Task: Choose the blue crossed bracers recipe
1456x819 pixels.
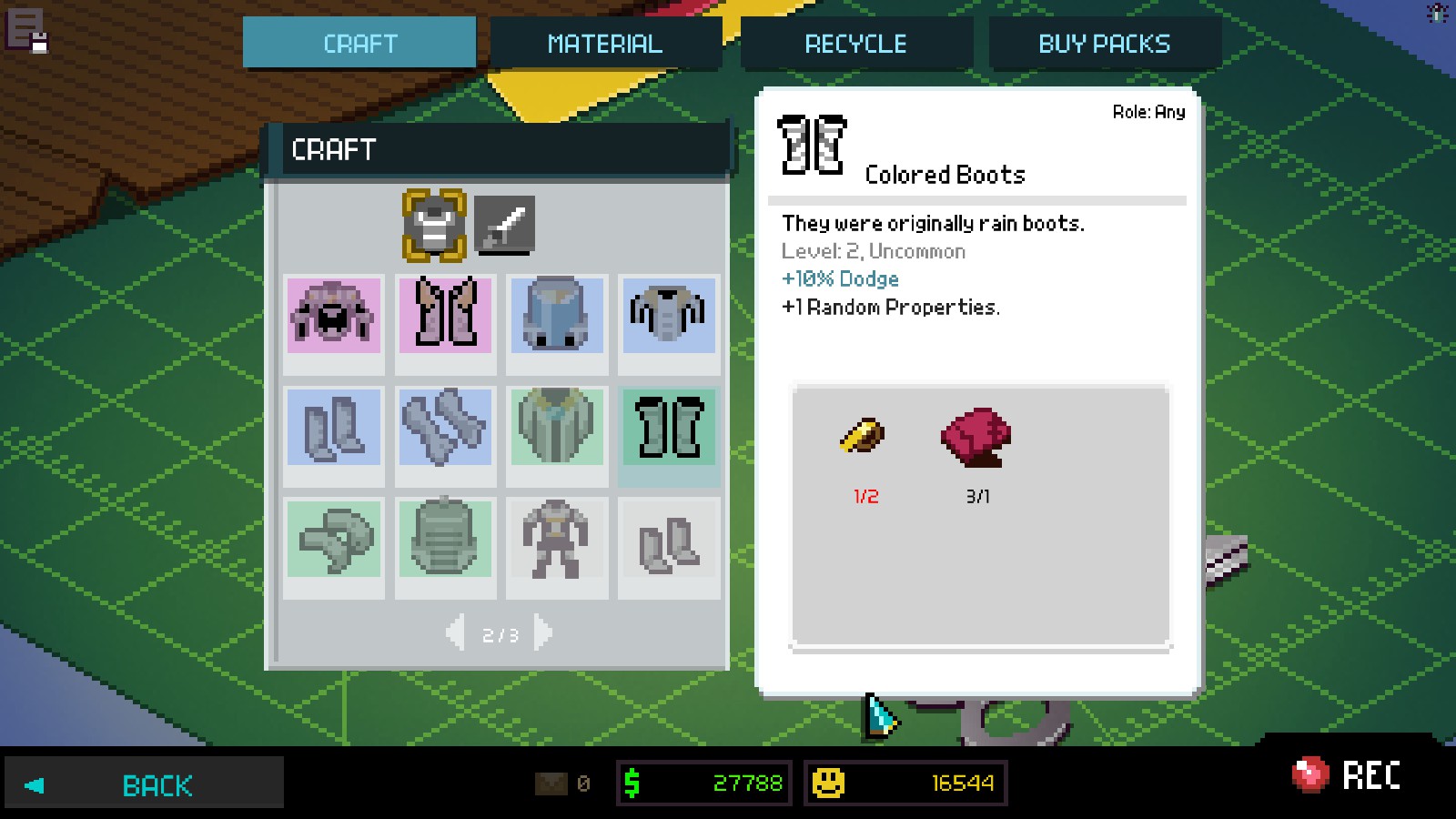Action: [445, 427]
